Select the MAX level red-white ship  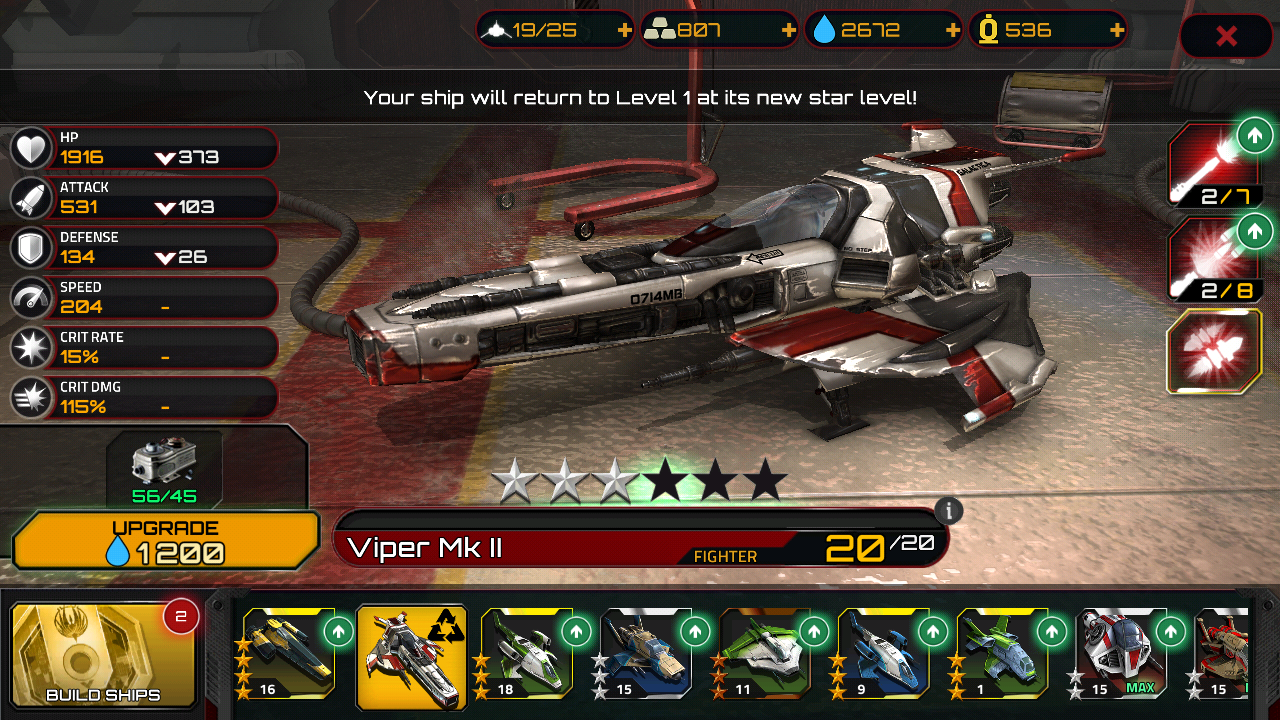point(1122,652)
